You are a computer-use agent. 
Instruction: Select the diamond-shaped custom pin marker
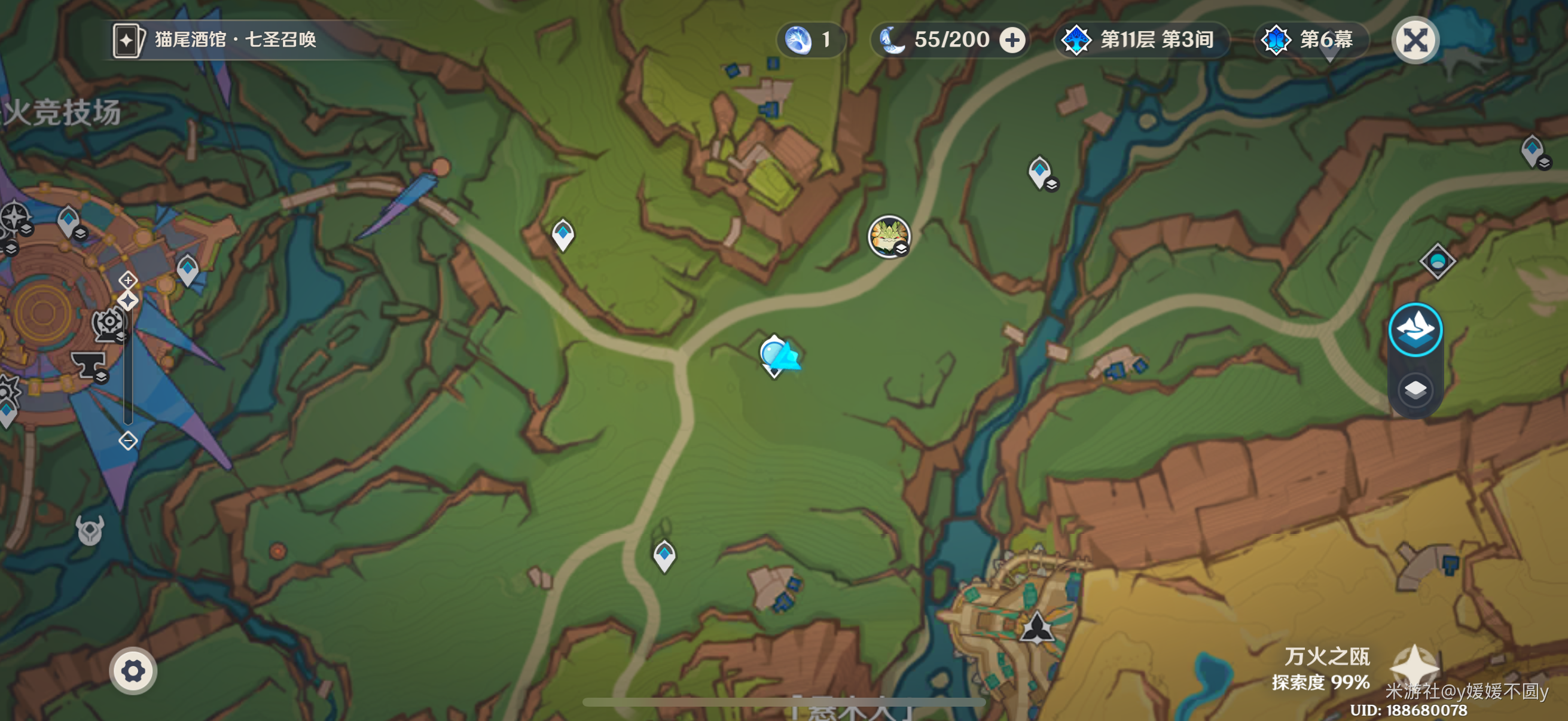pos(1437,261)
